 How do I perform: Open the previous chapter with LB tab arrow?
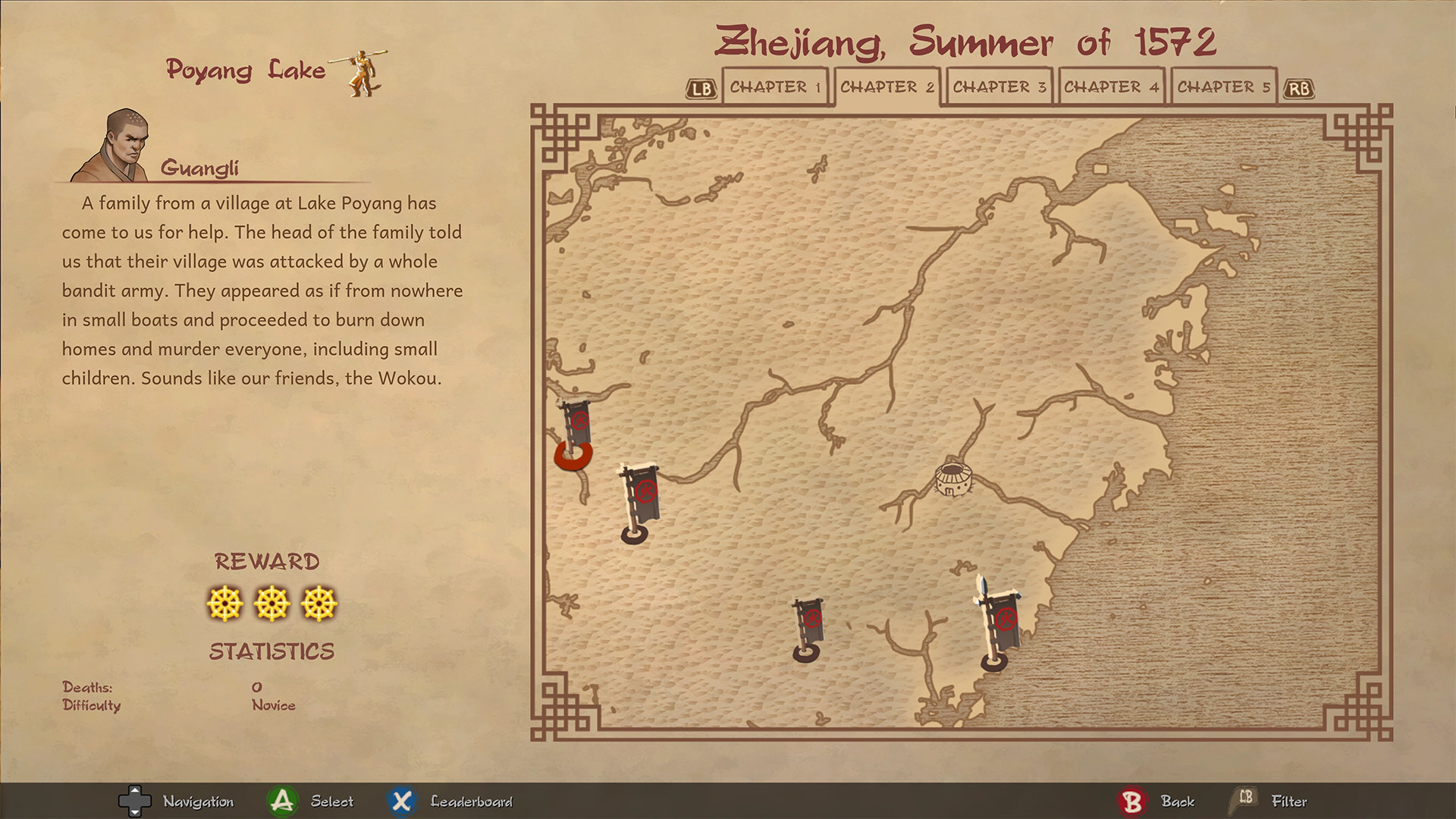(x=701, y=87)
